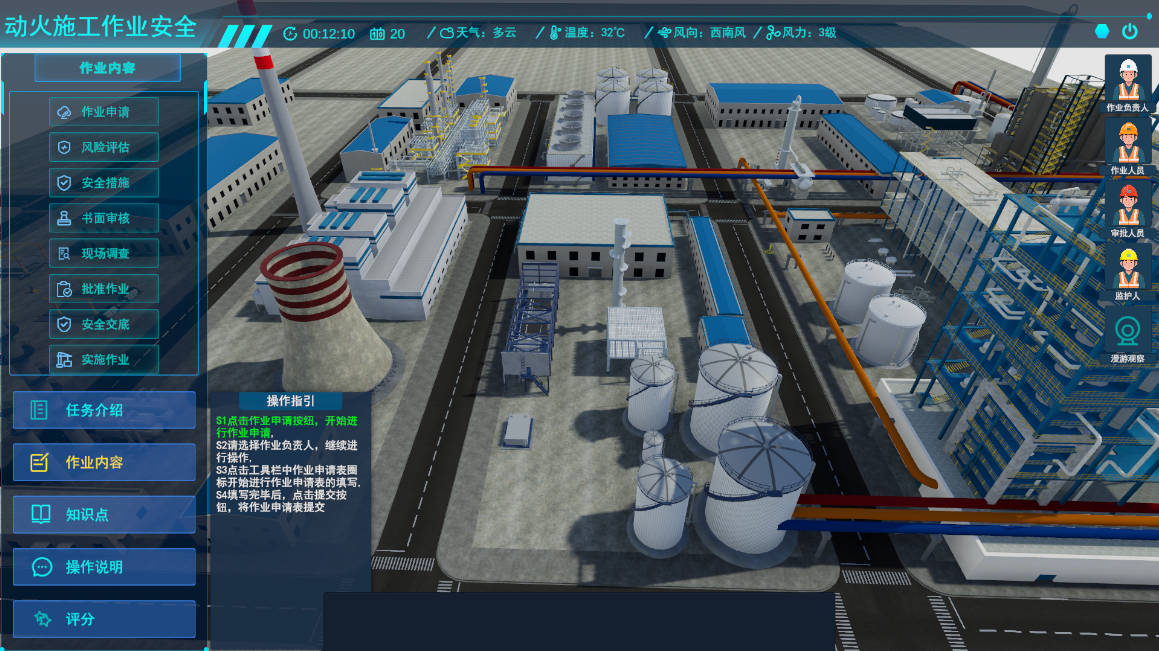Choose 实施作业 in the work list

(104, 359)
